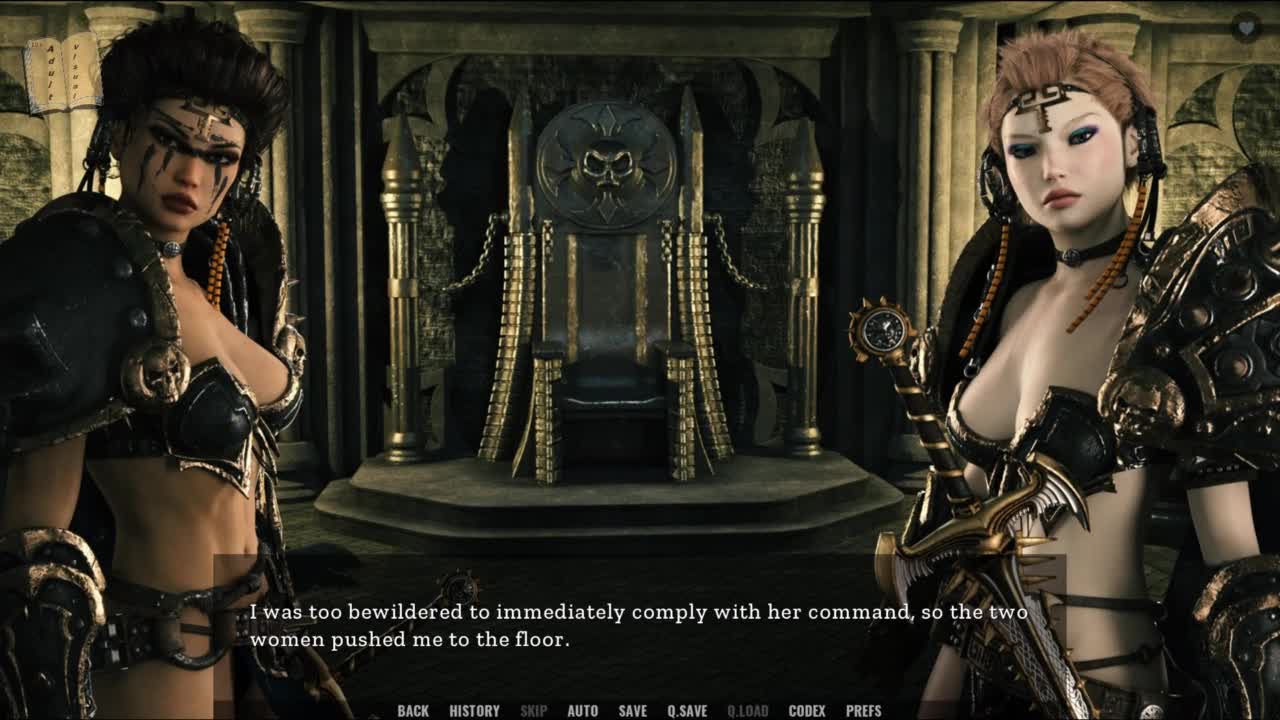Activate SKIP in the quick menu

pos(533,711)
